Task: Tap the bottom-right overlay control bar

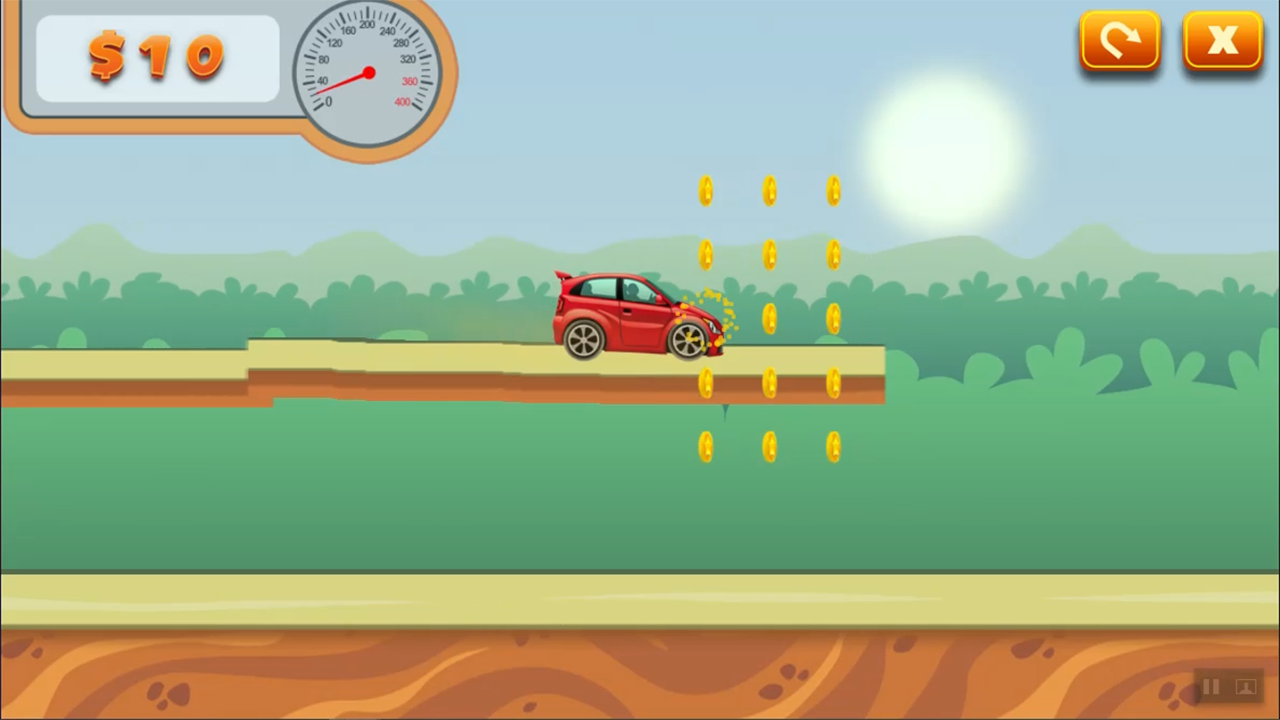Action: click(1227, 686)
